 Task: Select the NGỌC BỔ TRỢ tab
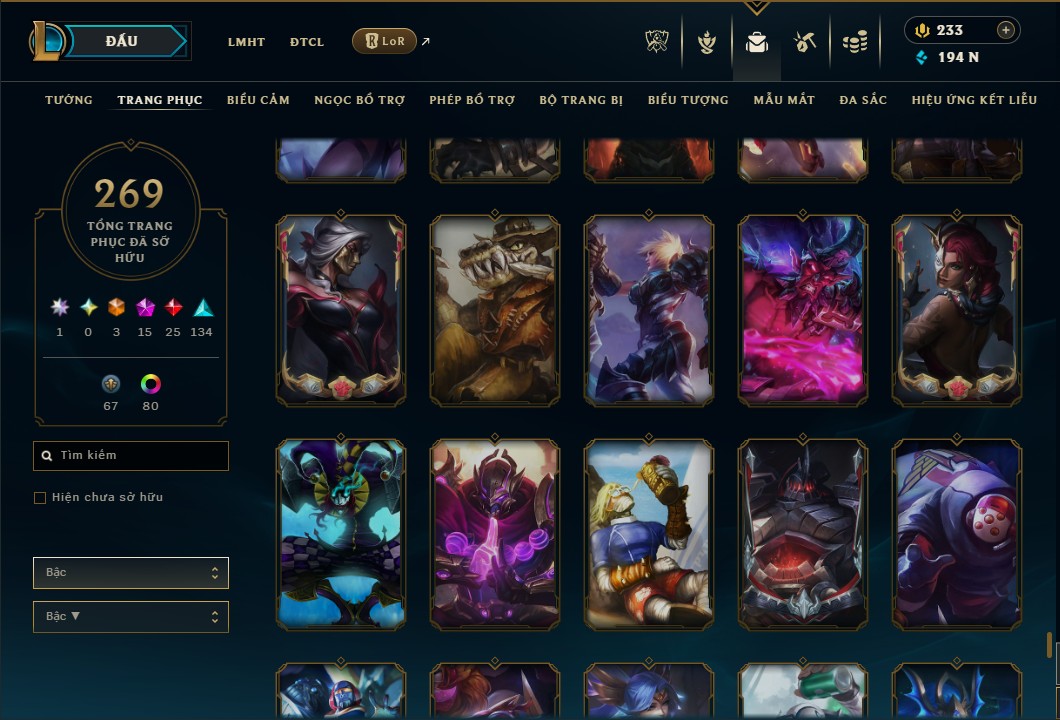click(x=359, y=100)
